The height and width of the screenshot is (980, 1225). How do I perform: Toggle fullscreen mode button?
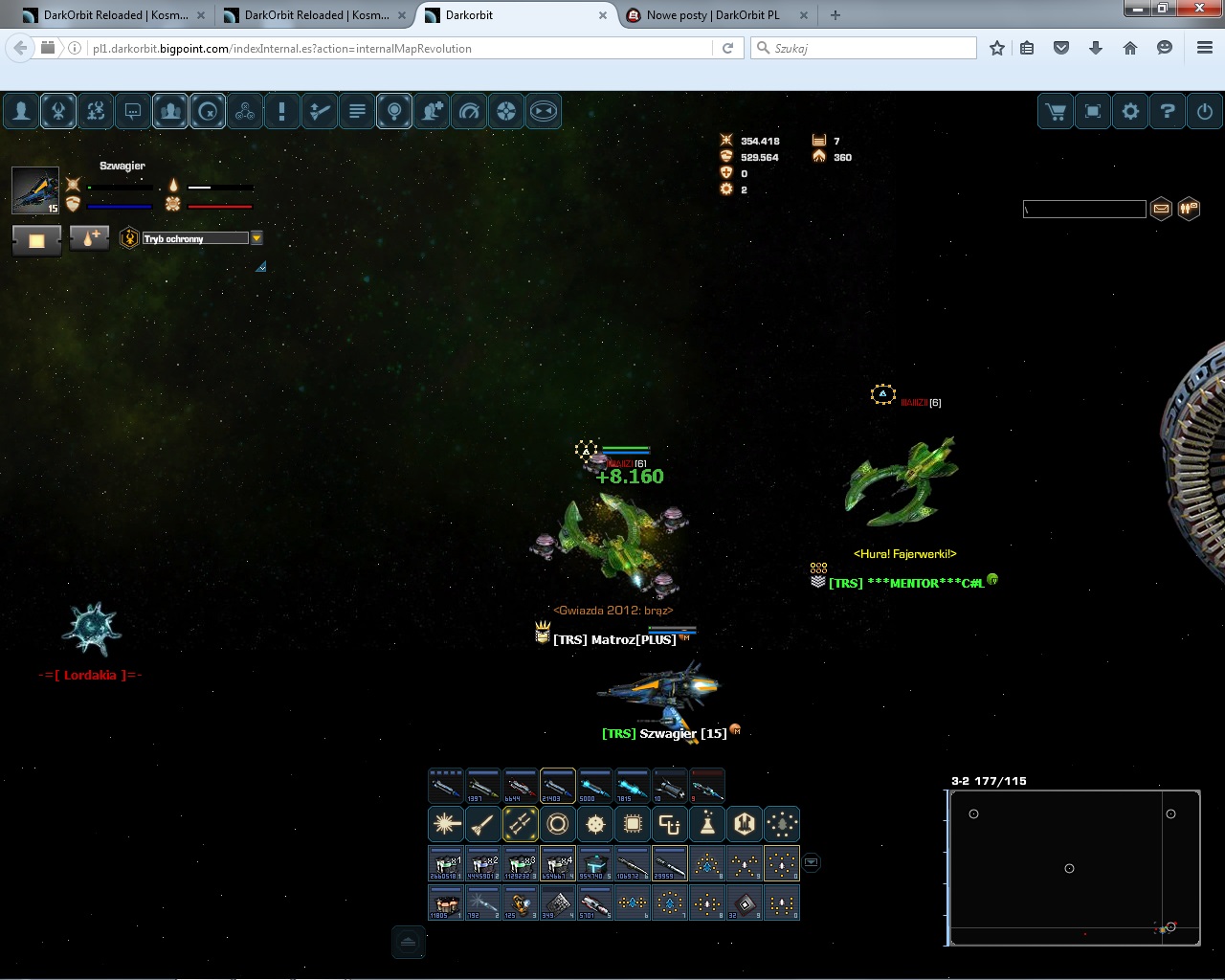[x=1093, y=112]
